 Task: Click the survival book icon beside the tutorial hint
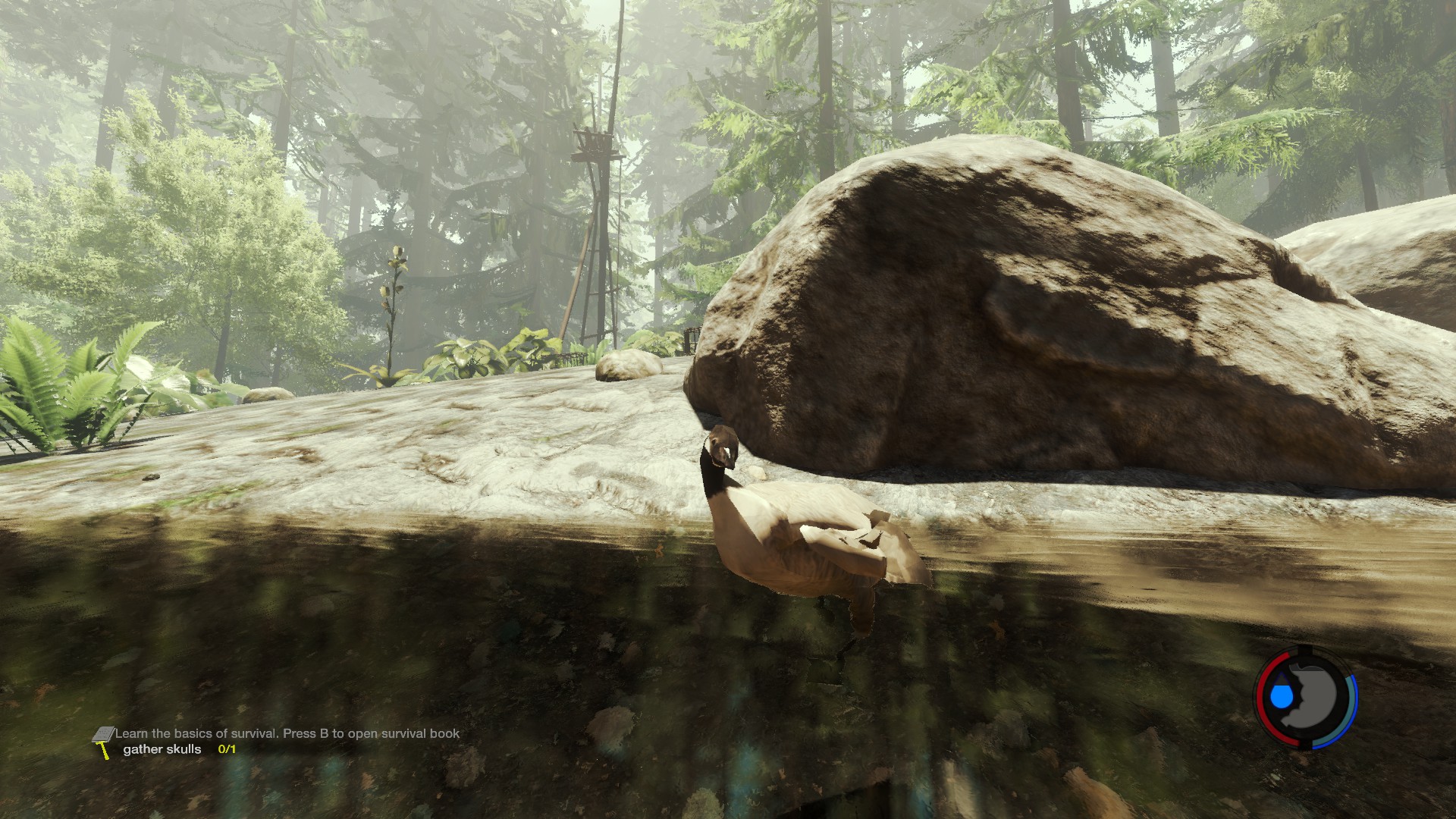tap(103, 735)
